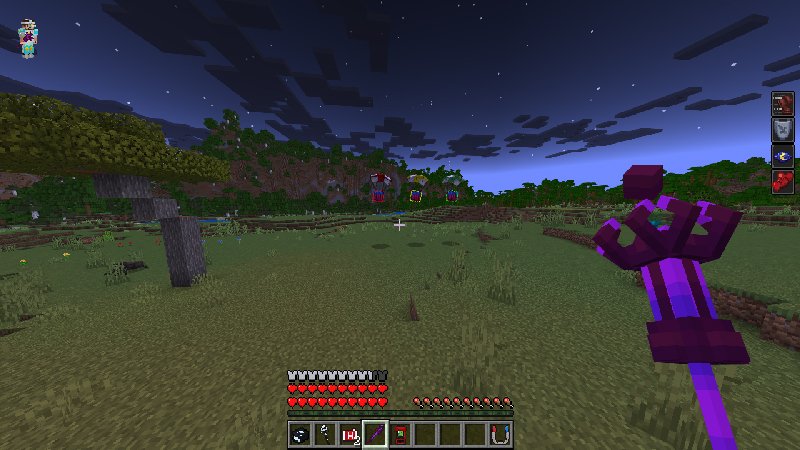Click the red hearts status effect icon

782,182
